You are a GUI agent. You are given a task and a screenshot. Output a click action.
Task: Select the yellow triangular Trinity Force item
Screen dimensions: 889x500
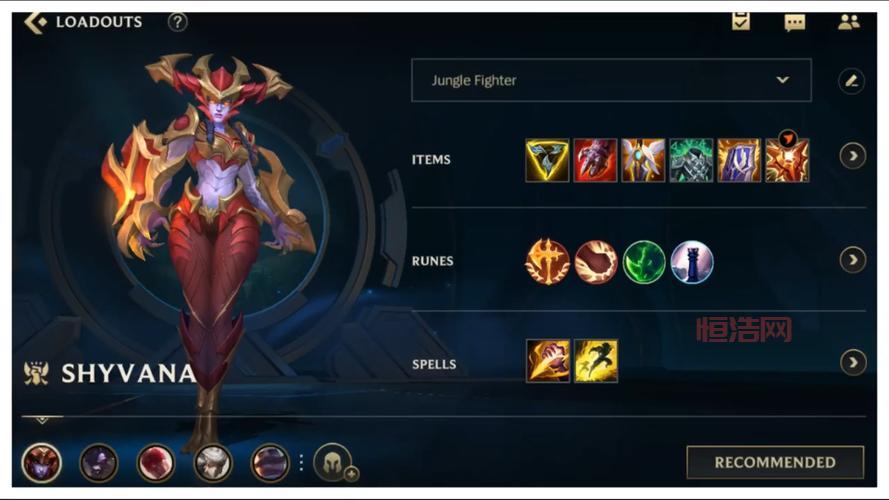547,160
